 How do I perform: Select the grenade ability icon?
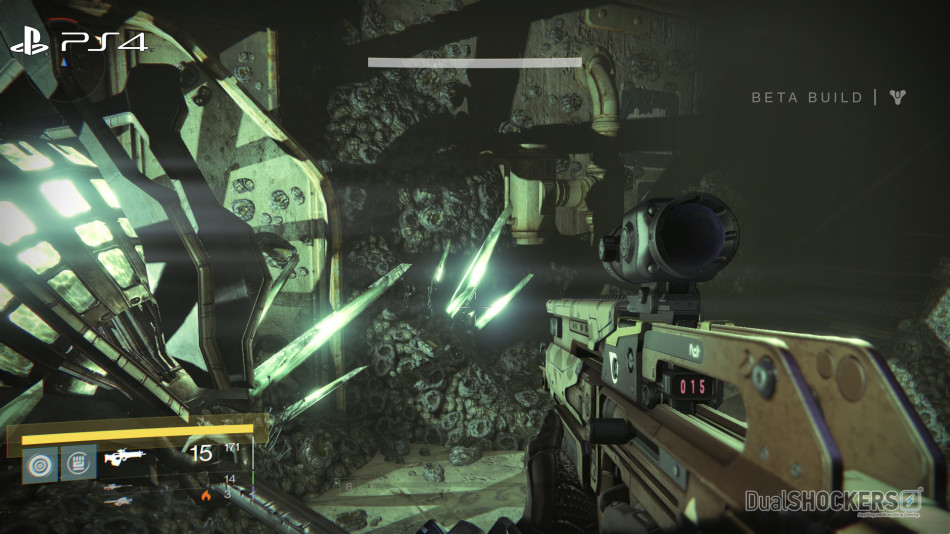[40, 464]
